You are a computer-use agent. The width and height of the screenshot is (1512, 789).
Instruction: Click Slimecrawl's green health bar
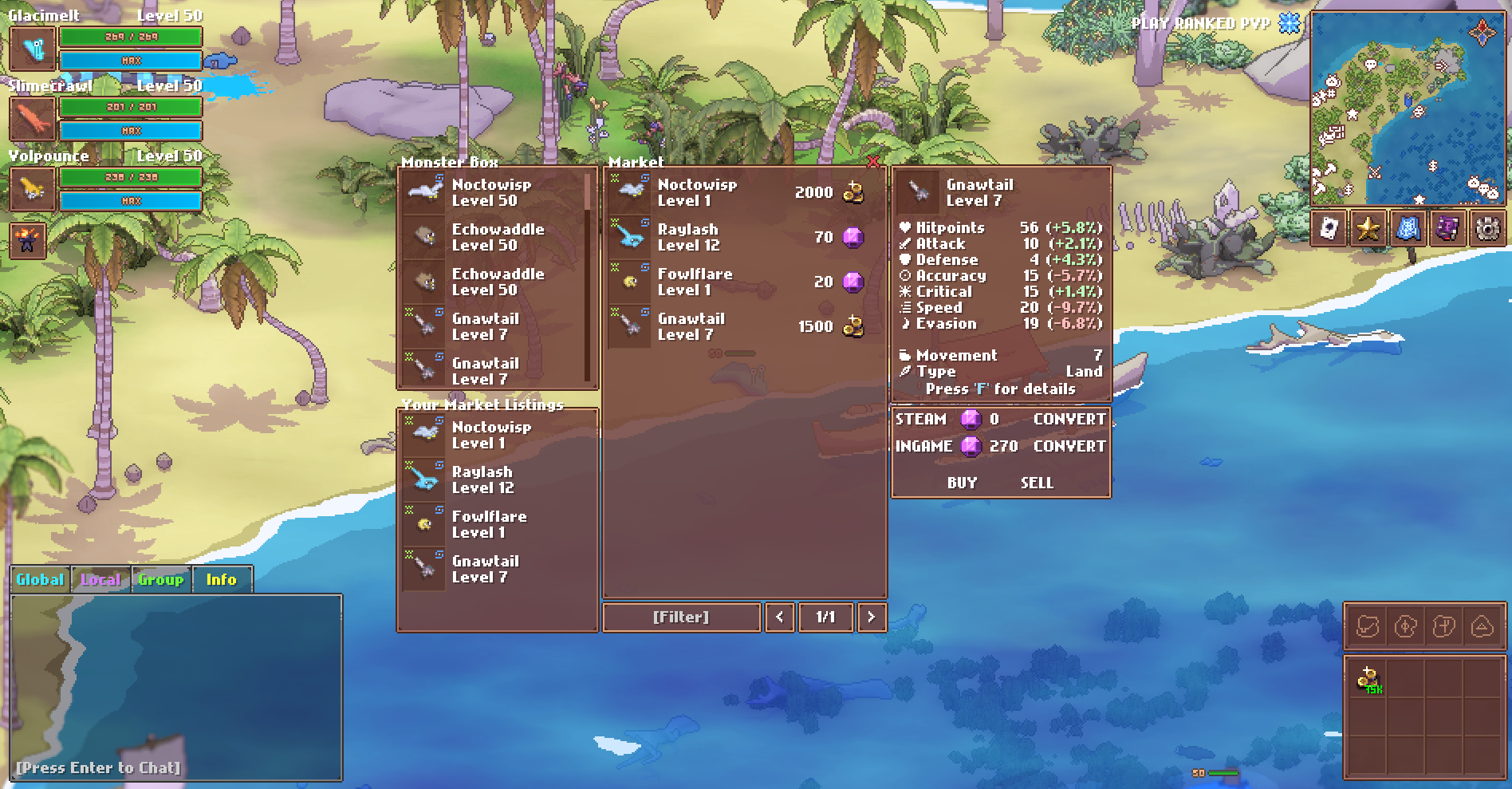coord(129,106)
